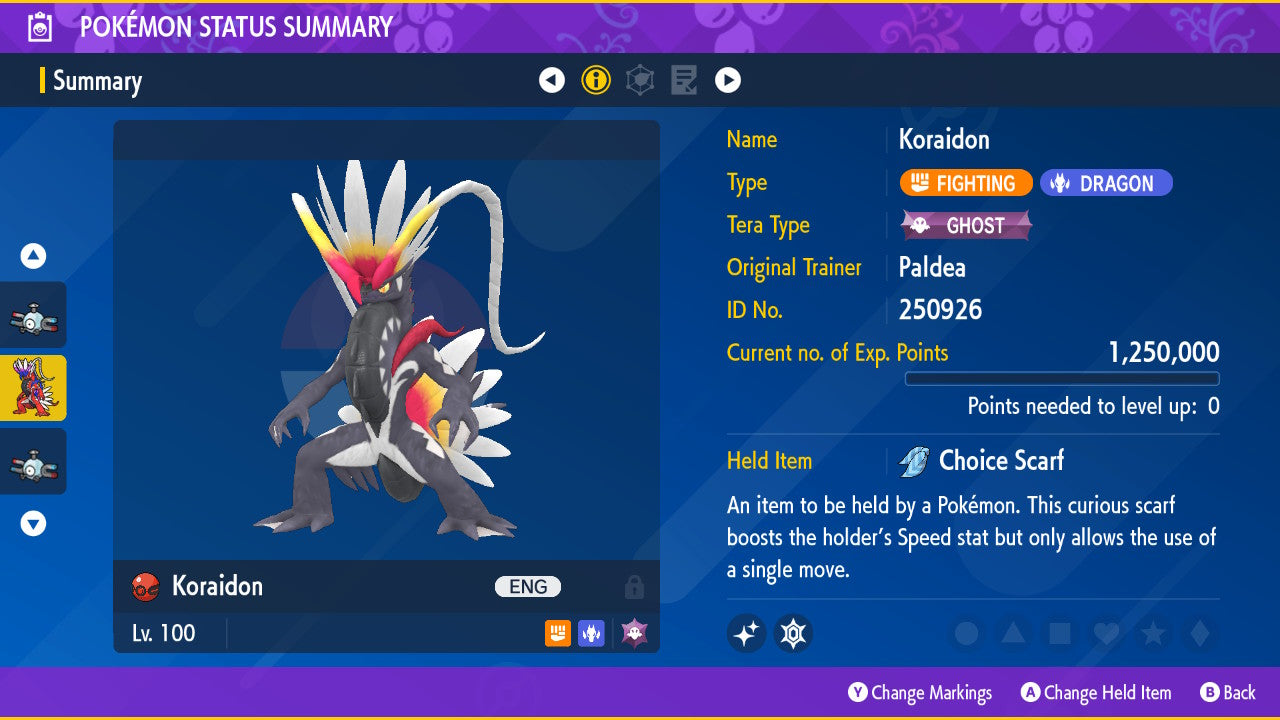
Task: Open the moves list page
Action: [x=683, y=79]
